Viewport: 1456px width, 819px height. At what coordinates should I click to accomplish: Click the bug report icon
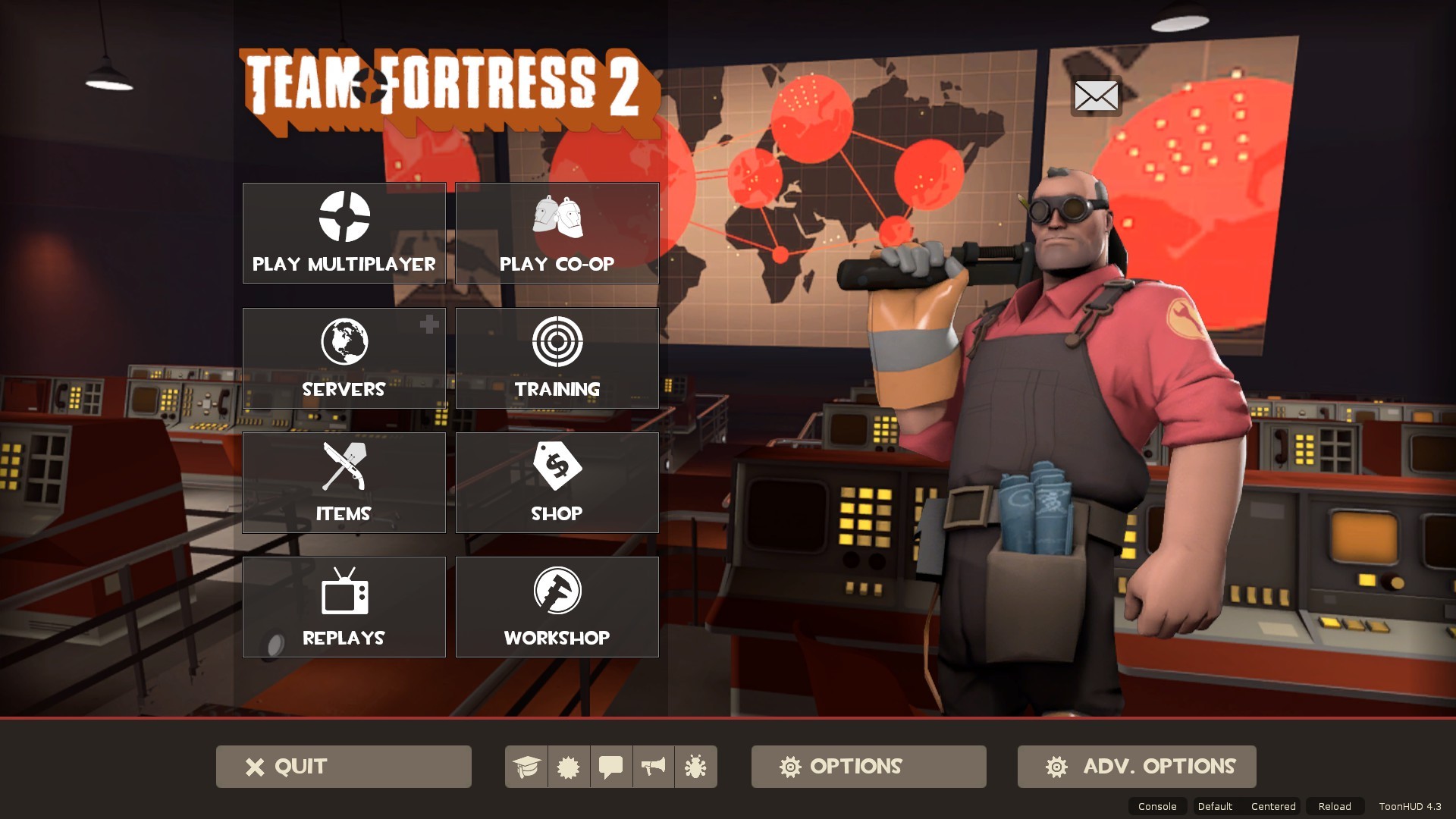click(695, 767)
